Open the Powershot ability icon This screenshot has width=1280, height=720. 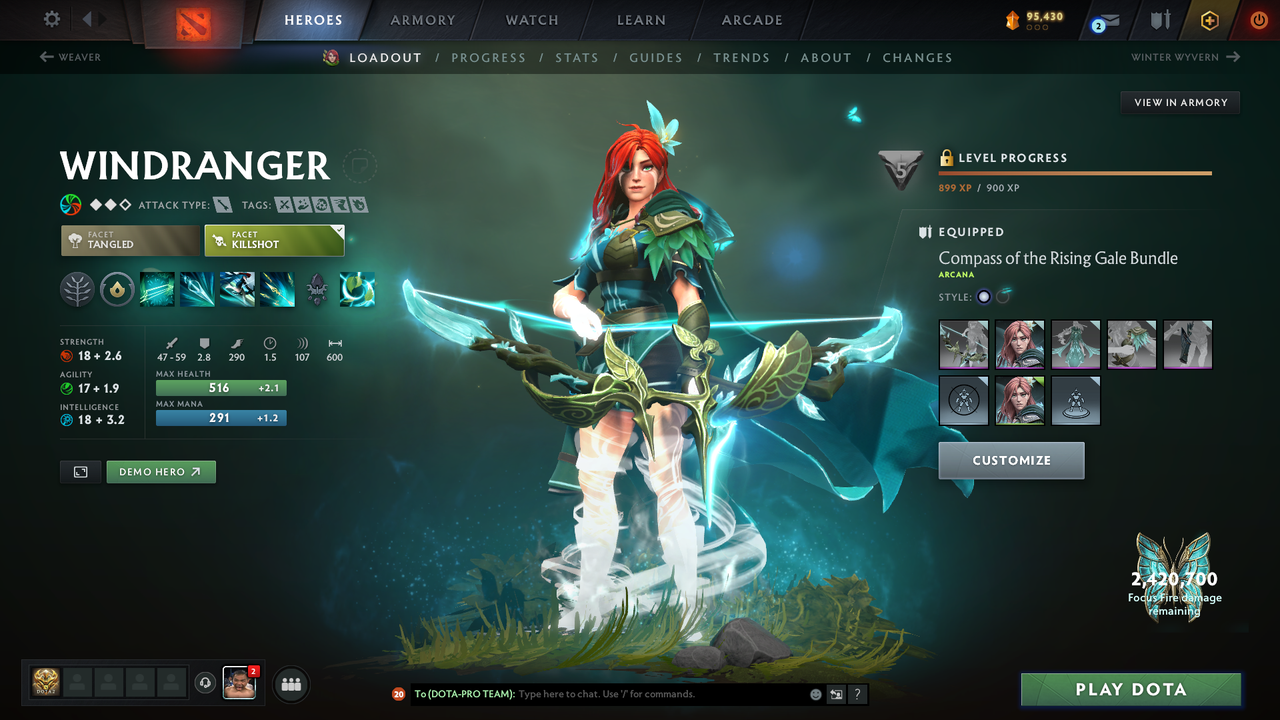pos(197,290)
